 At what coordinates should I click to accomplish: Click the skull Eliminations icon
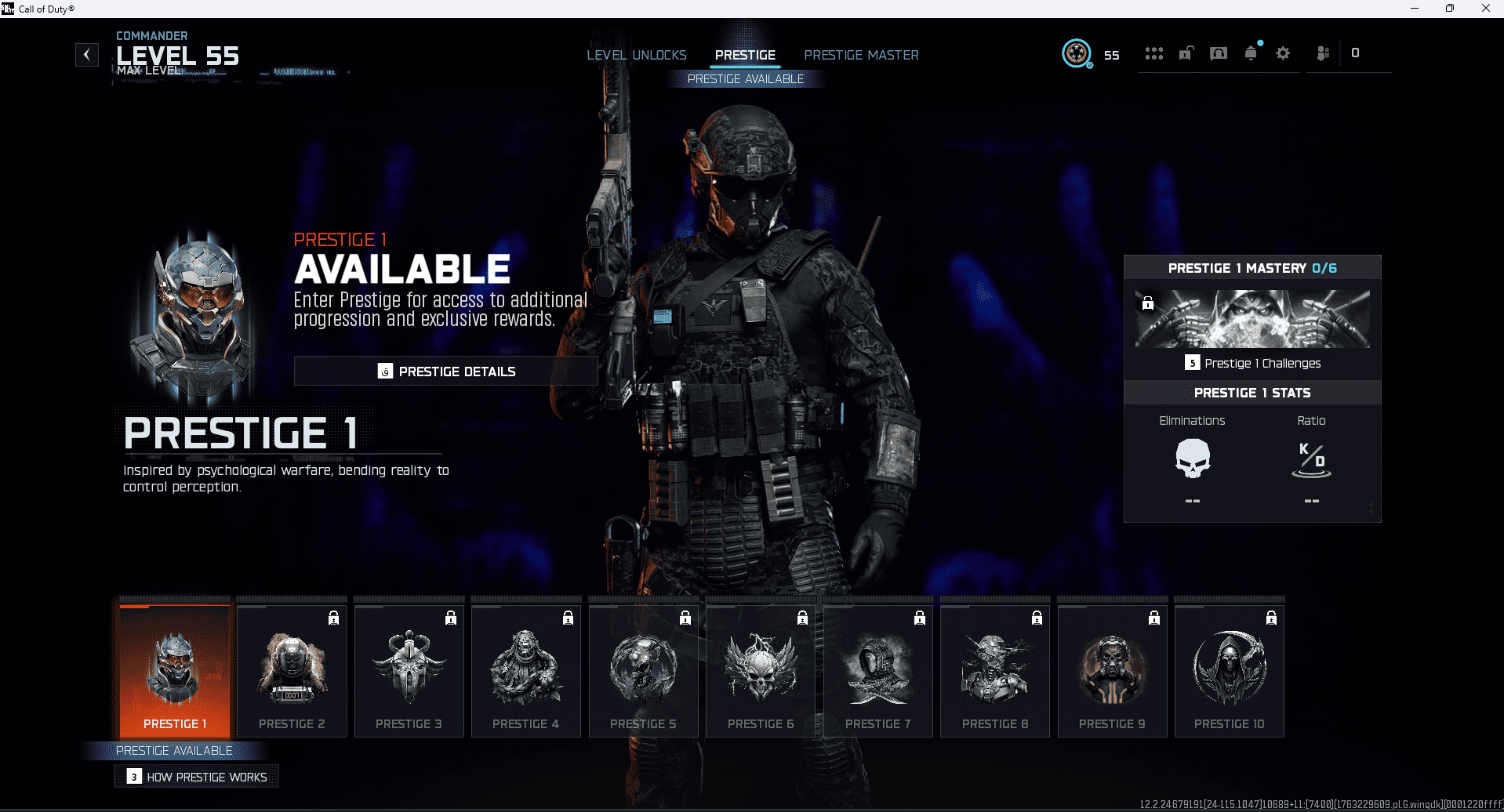pyautogui.click(x=1192, y=461)
